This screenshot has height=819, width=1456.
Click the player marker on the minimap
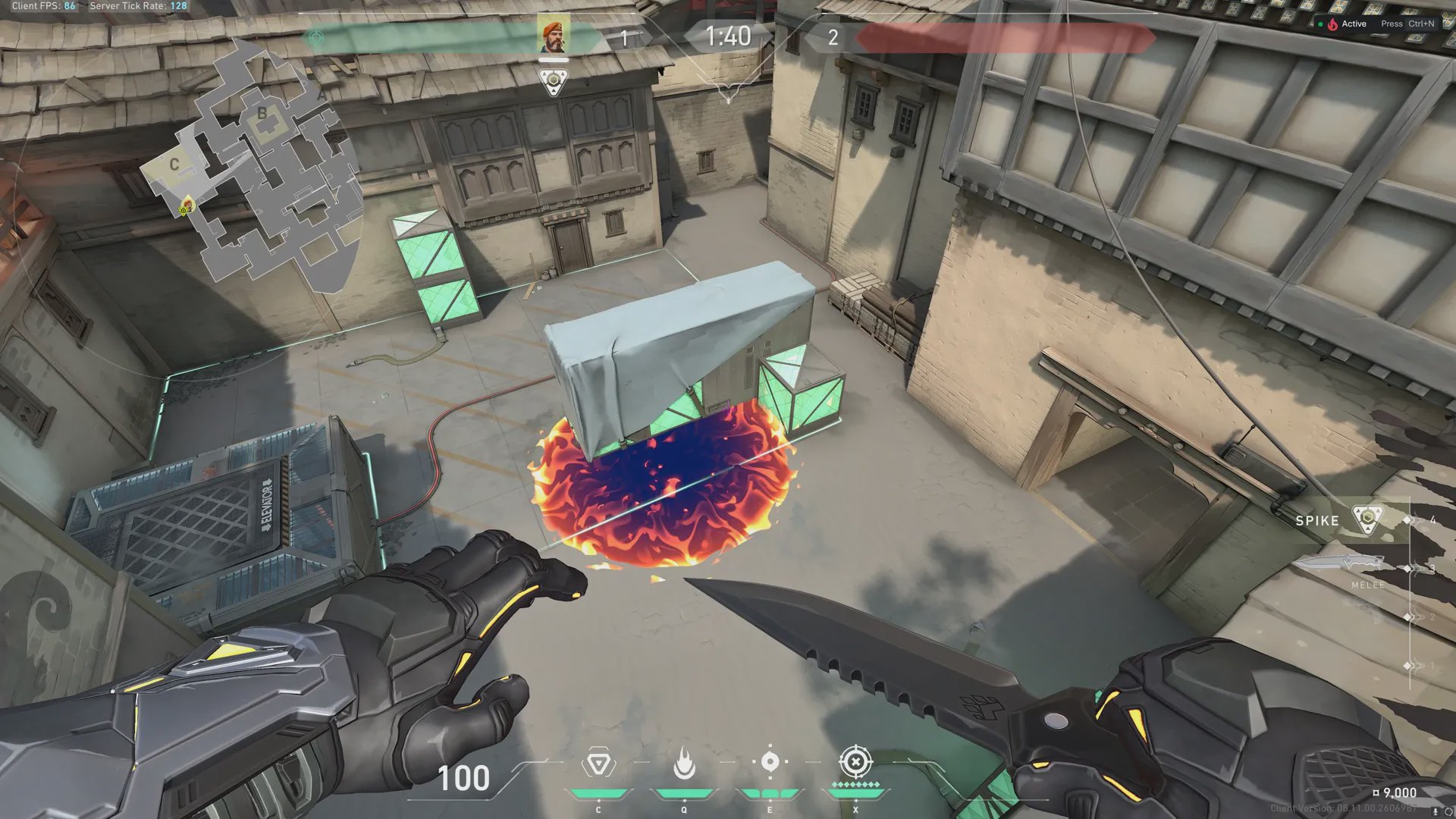(186, 206)
